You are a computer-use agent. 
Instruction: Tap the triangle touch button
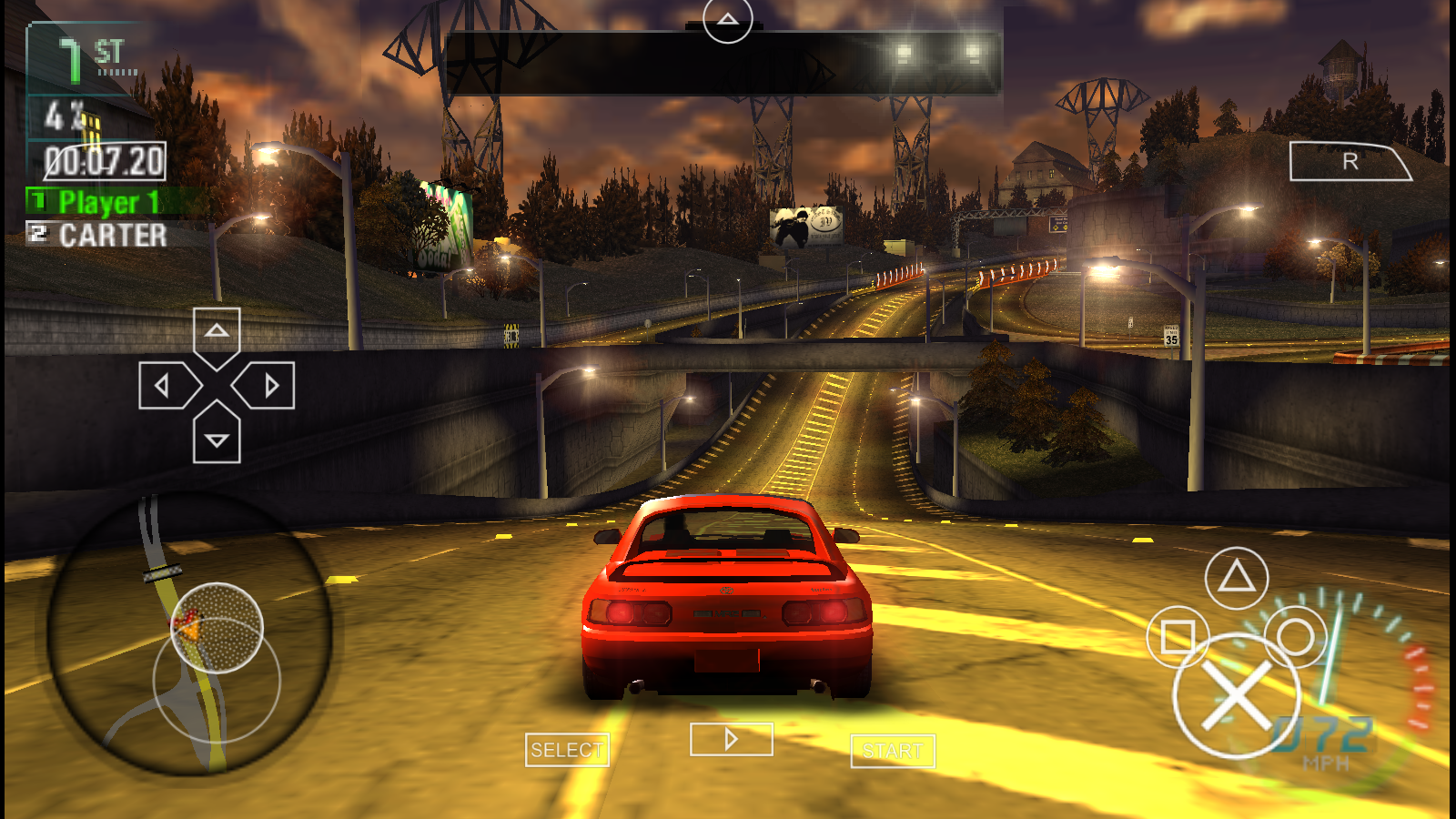click(x=1236, y=578)
